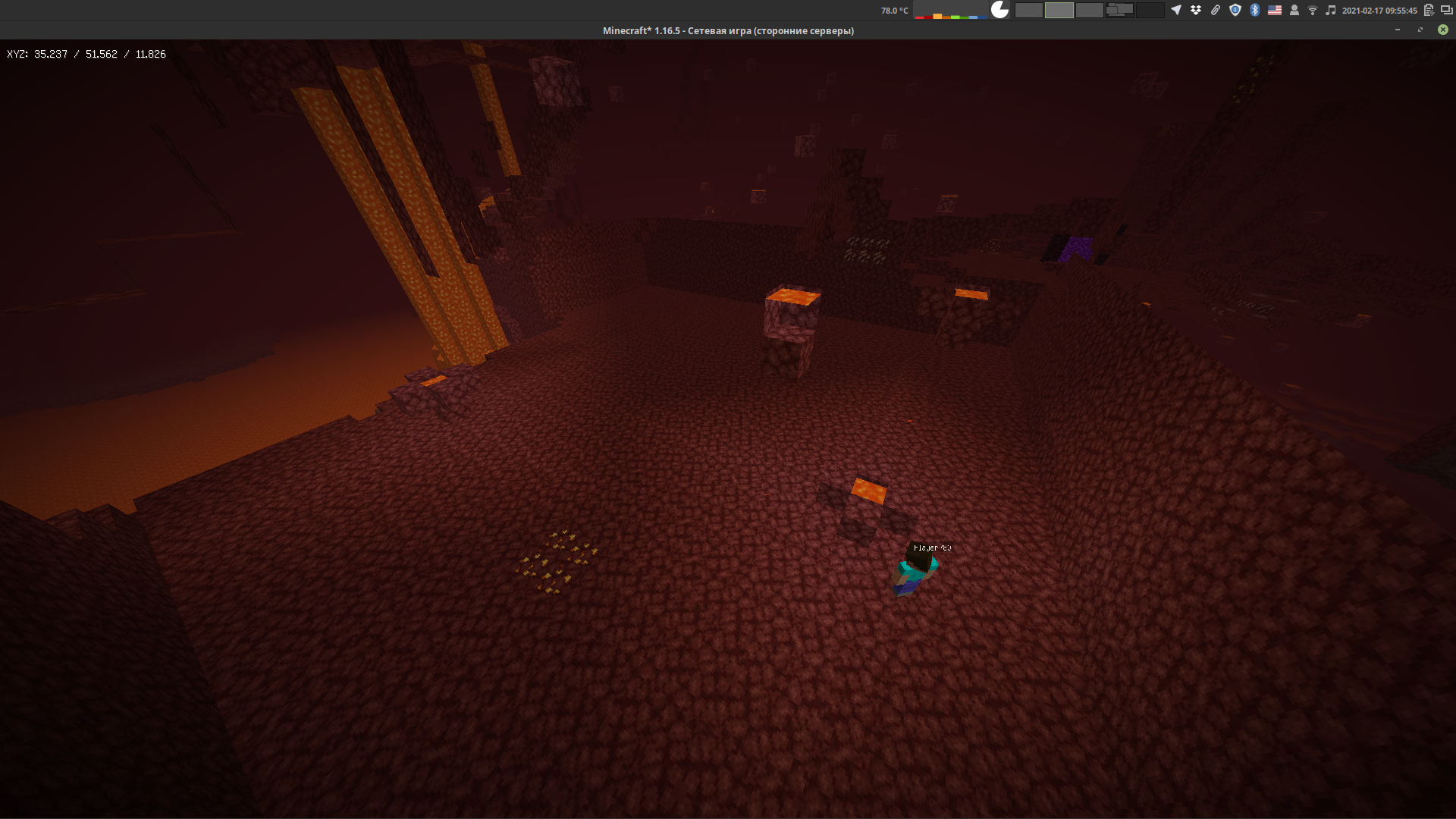The width and height of the screenshot is (1456, 819).
Task: Click the music note player icon
Action: [1332, 10]
